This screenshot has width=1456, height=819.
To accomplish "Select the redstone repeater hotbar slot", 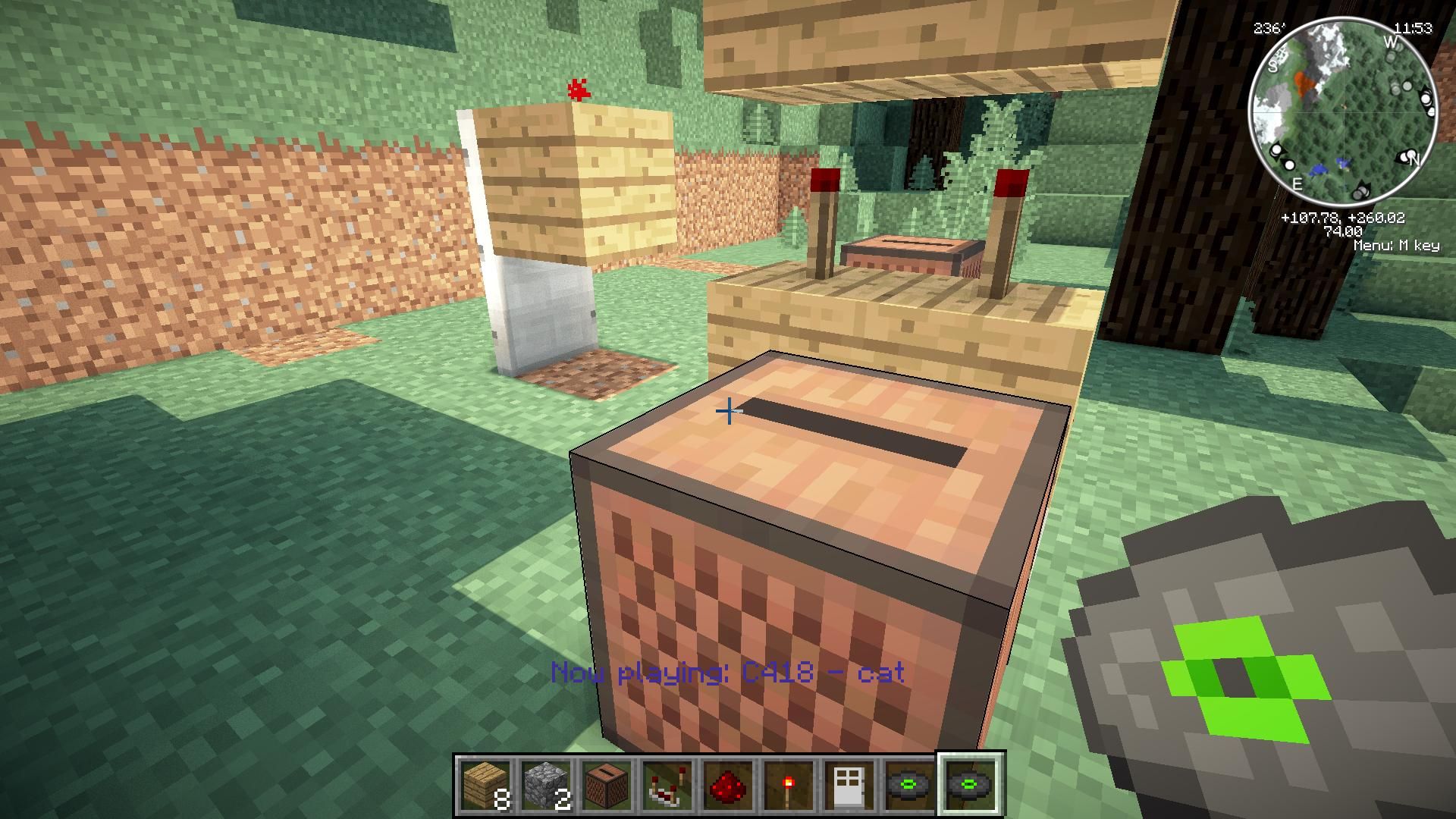I will click(x=667, y=786).
